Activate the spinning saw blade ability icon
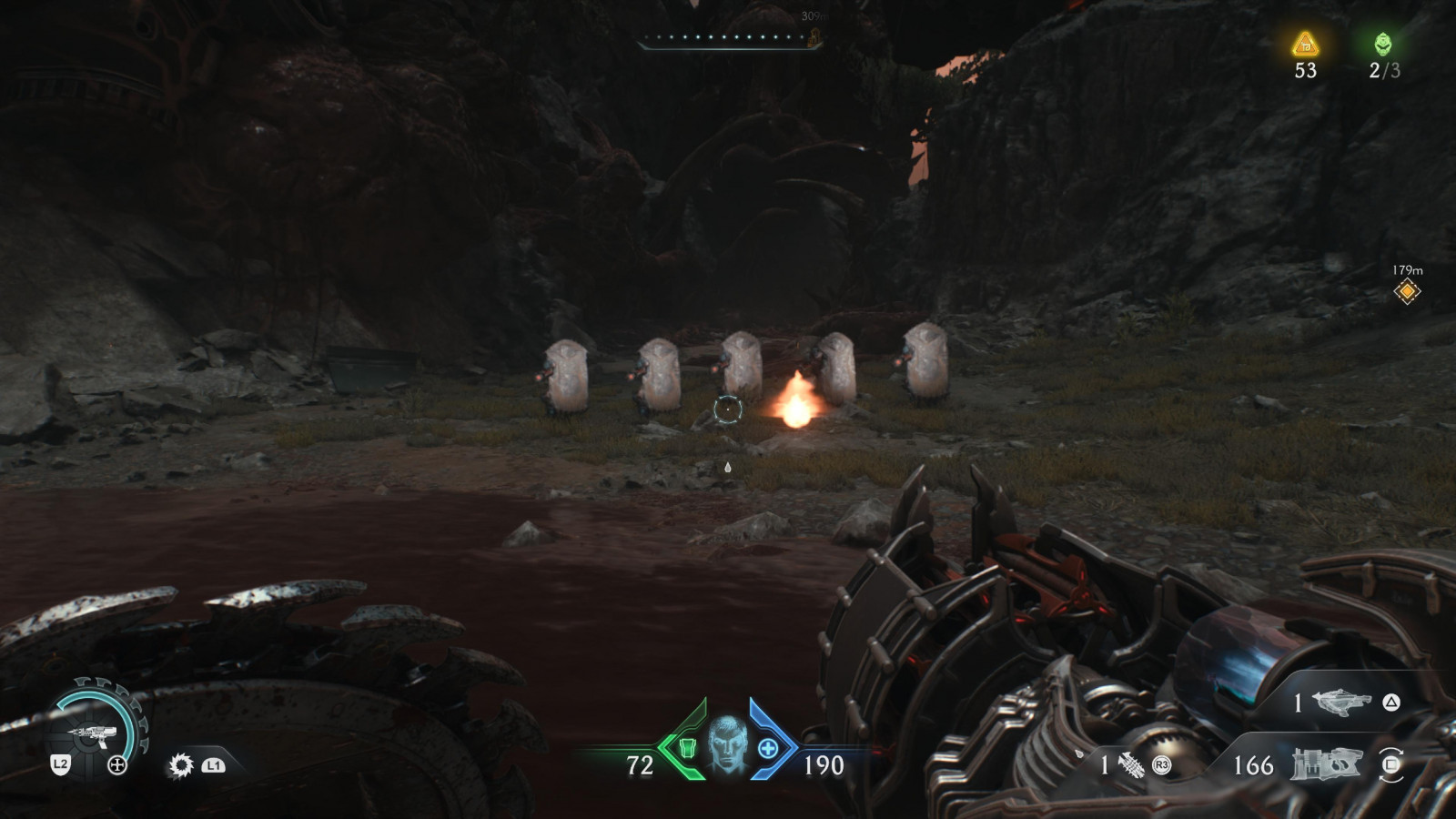 181,765
